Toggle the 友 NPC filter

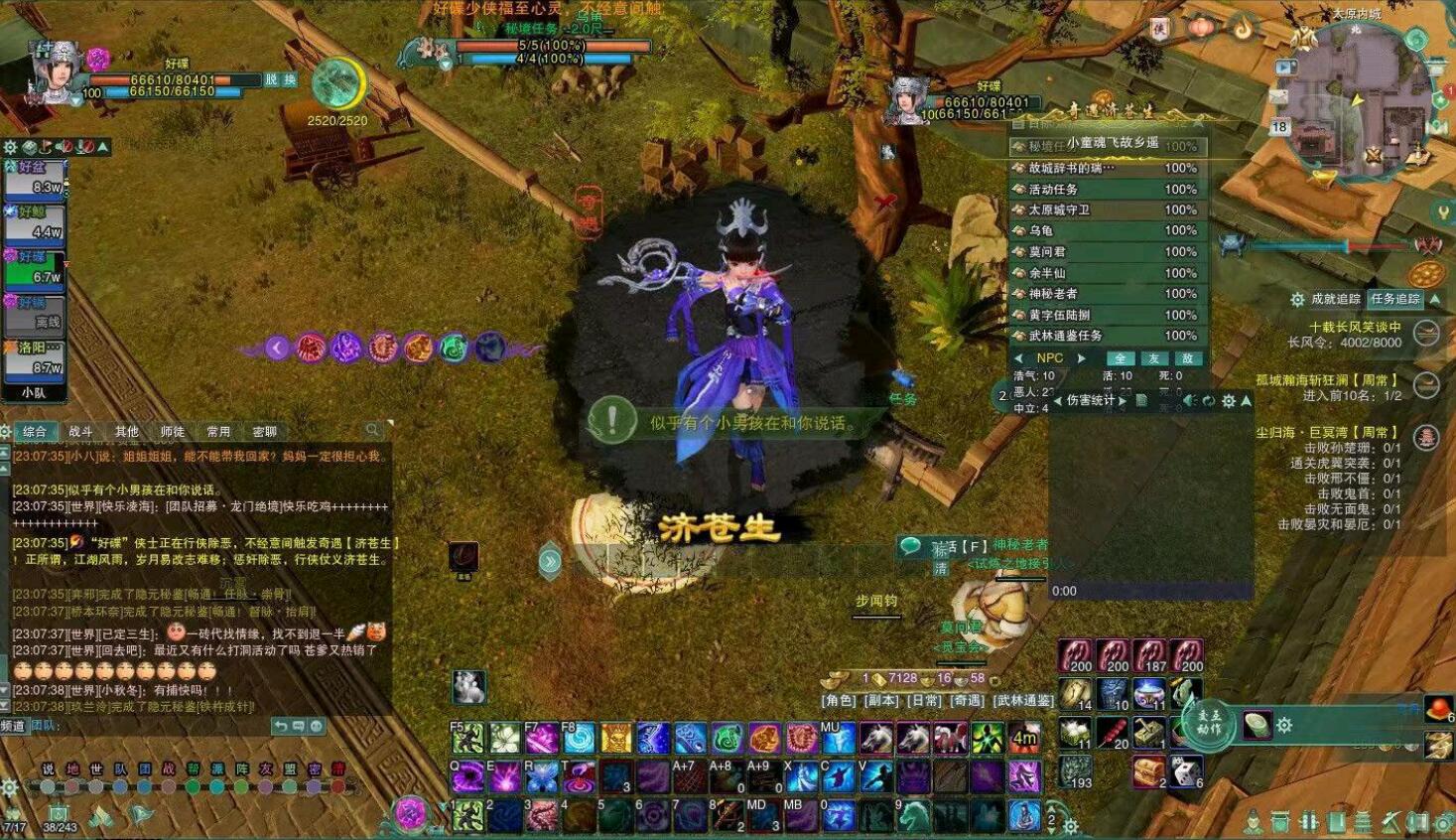pyautogui.click(x=1154, y=358)
